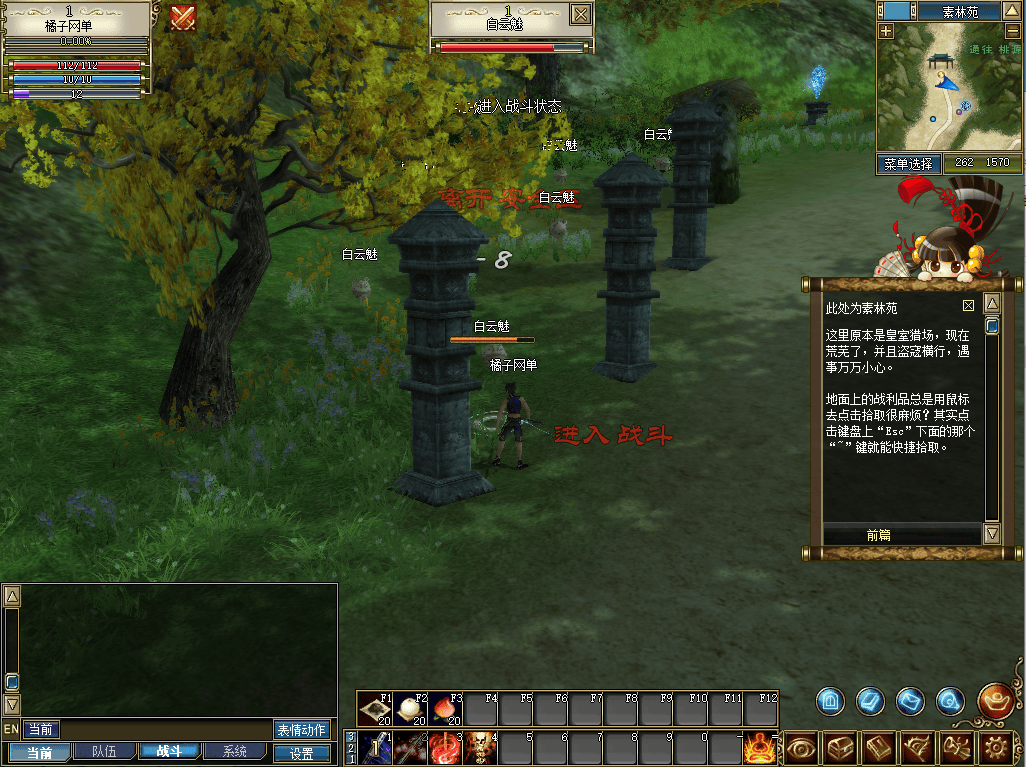Close the 白云魅 target frame
1026x767 pixels.
[580, 14]
